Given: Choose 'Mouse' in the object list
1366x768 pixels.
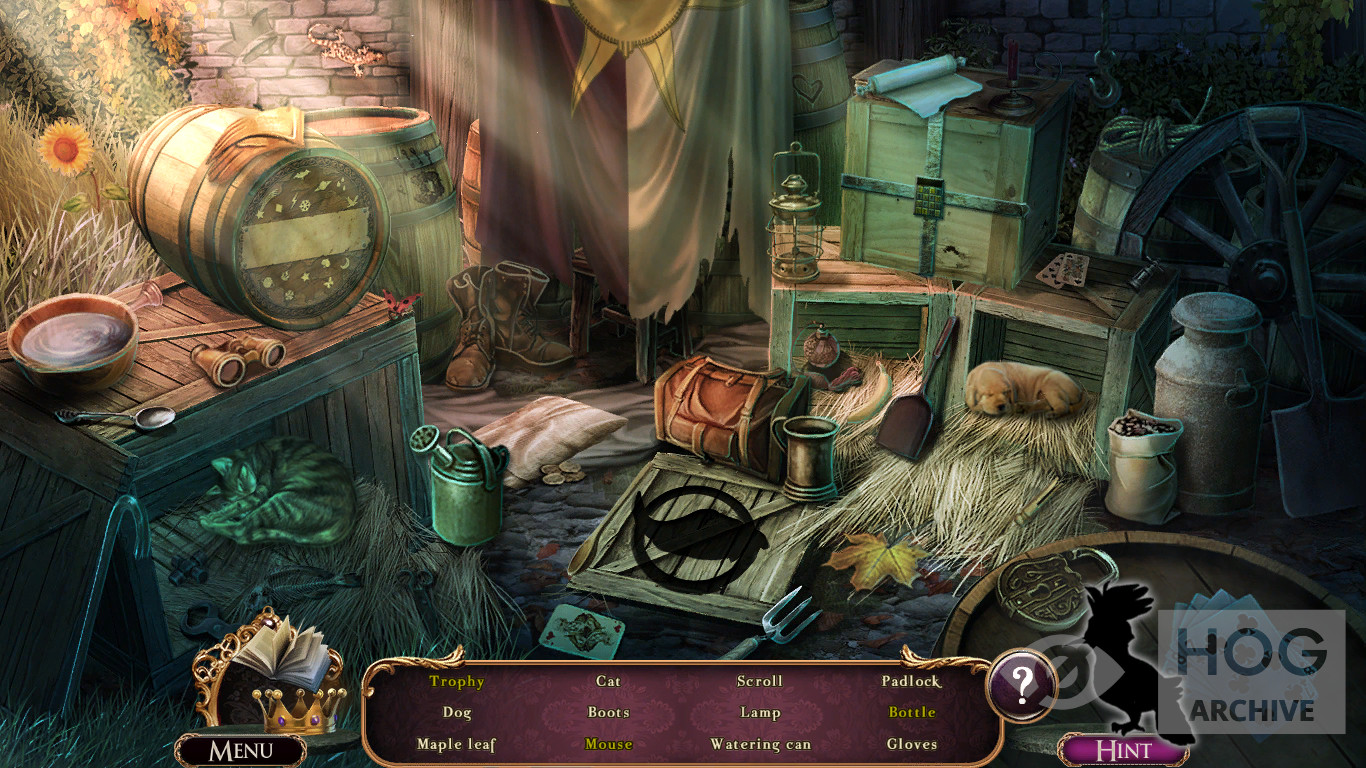Looking at the screenshot, I should click(x=609, y=744).
